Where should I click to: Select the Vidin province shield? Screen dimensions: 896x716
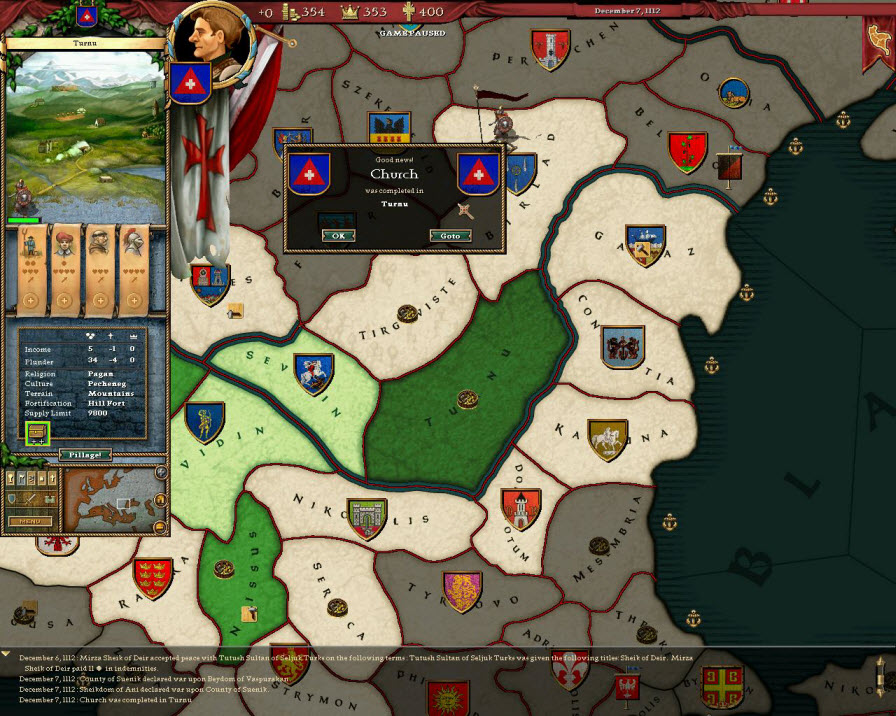pos(204,422)
